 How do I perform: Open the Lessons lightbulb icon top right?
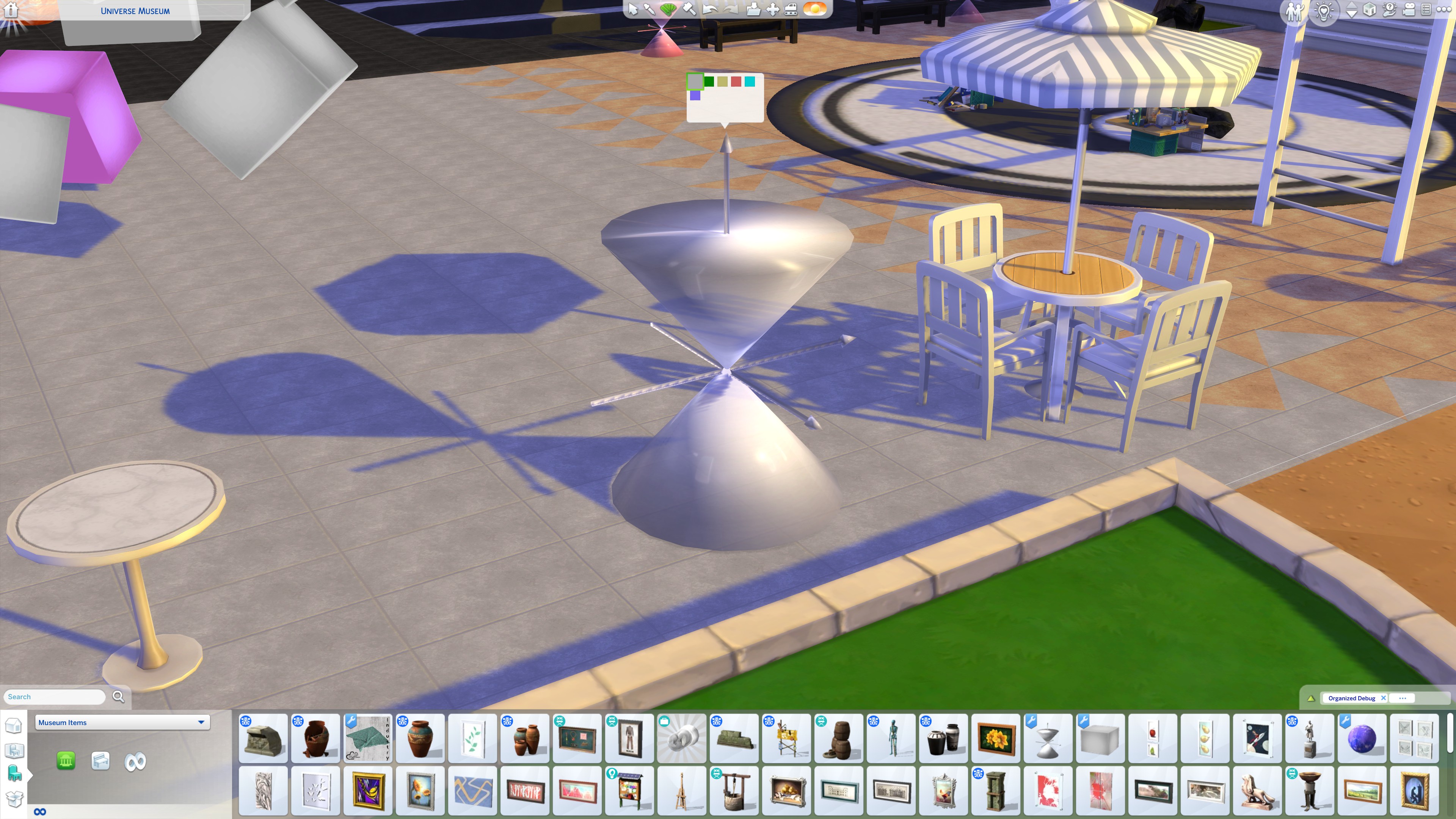click(x=1324, y=10)
